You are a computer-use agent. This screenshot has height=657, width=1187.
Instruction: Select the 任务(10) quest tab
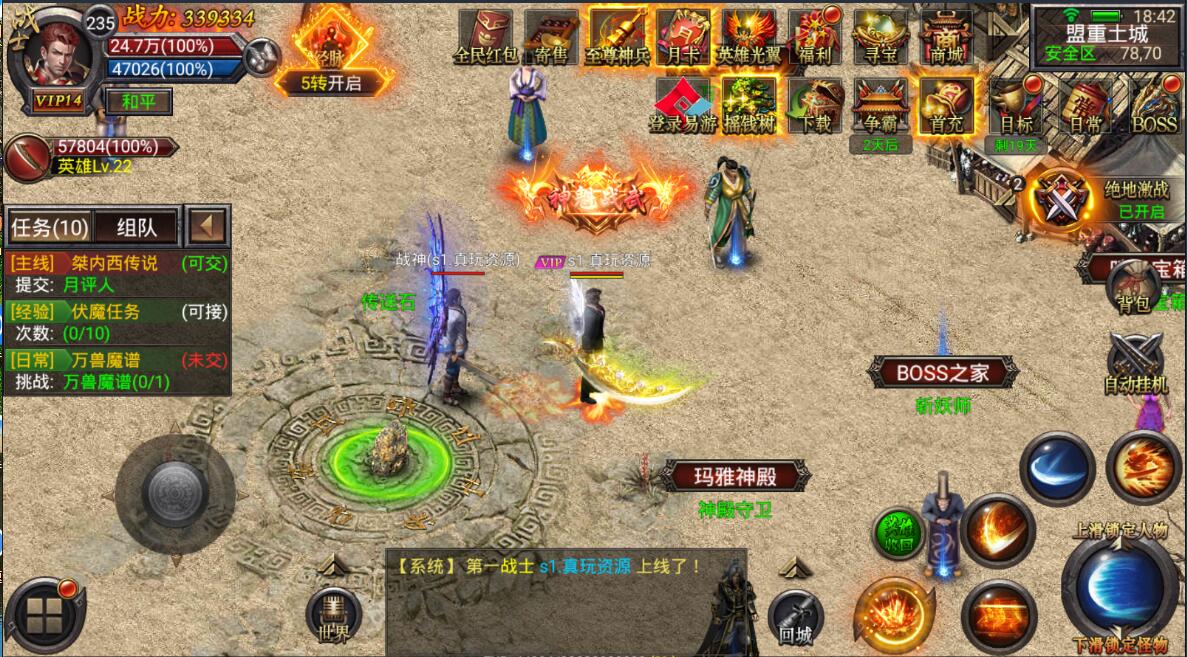click(50, 227)
